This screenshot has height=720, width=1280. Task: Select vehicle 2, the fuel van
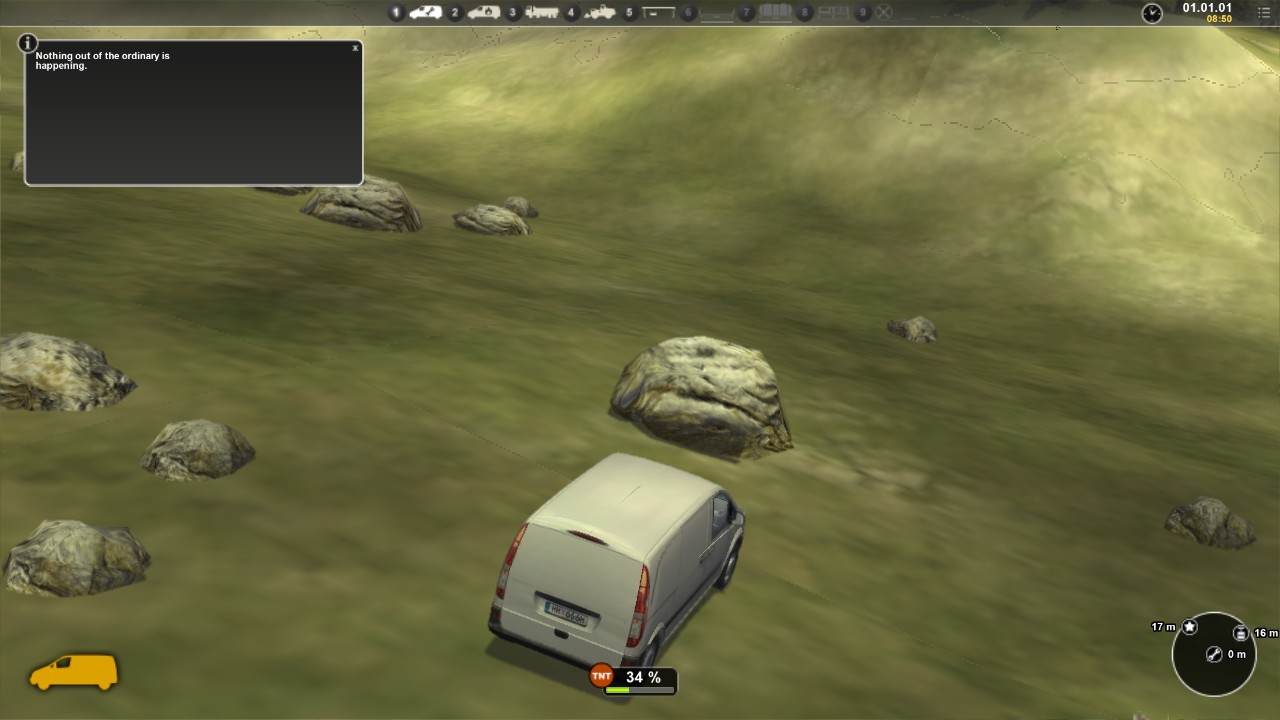[483, 13]
